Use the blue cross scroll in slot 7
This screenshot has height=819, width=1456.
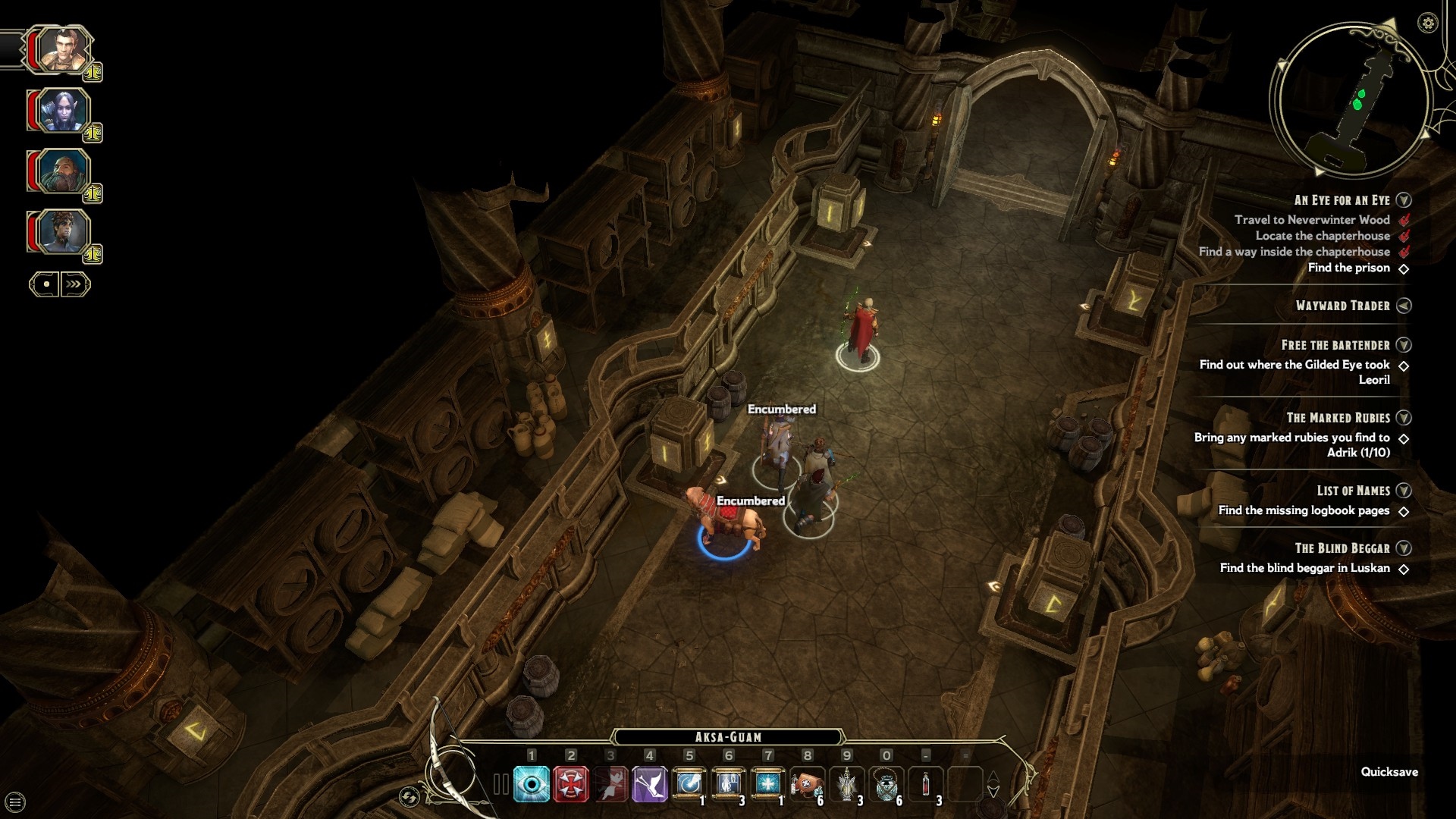click(767, 783)
